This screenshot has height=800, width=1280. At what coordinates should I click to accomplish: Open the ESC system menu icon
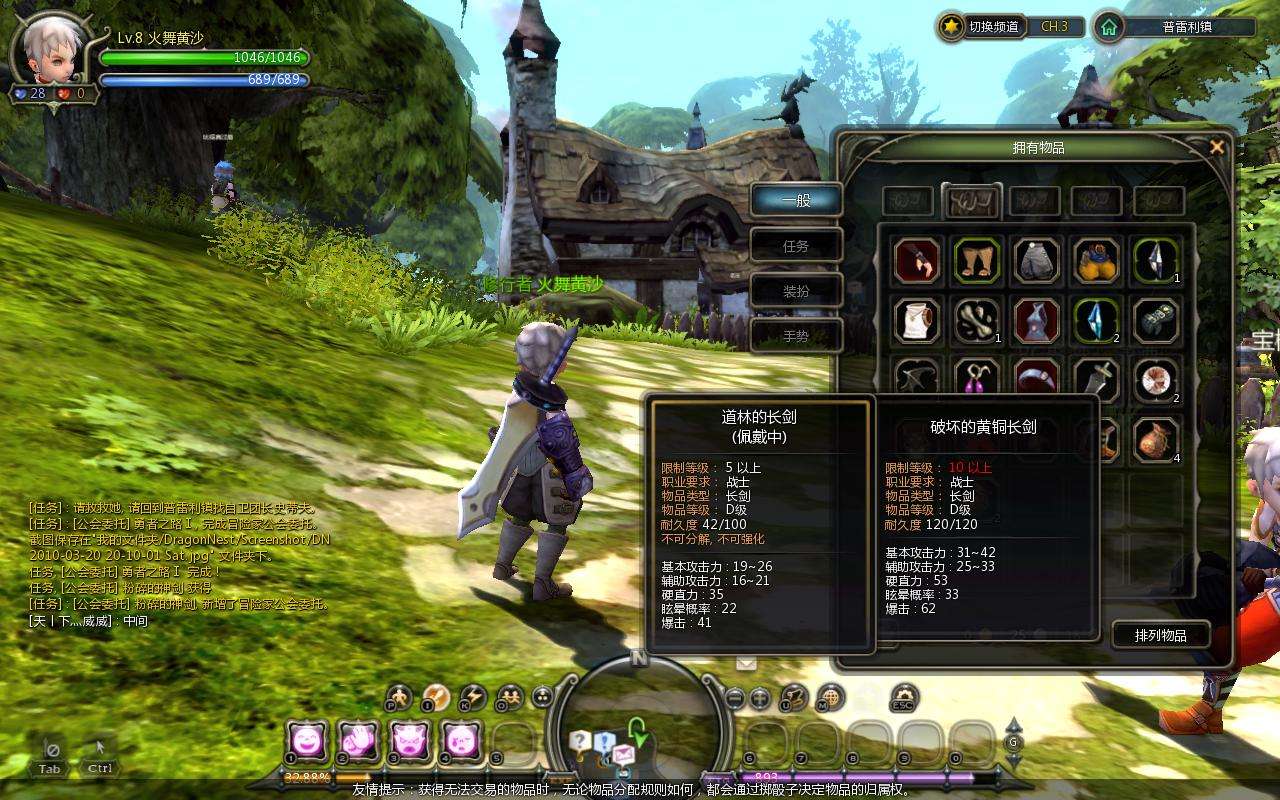pos(903,697)
